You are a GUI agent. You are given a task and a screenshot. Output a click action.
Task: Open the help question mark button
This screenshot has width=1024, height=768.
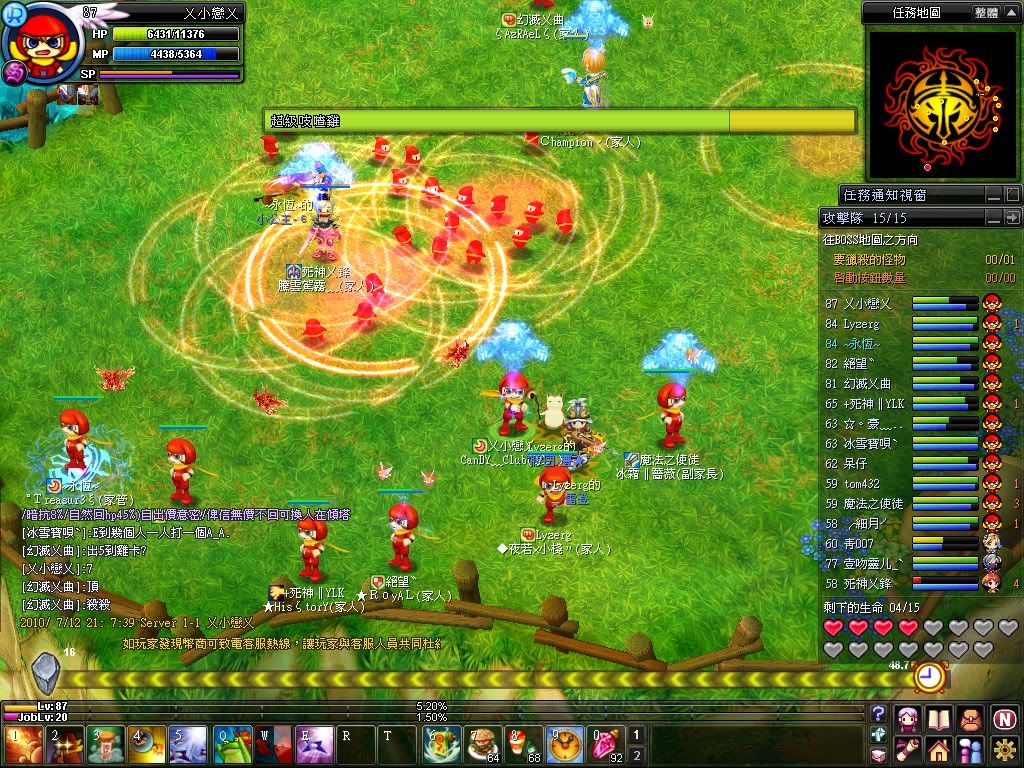click(x=878, y=714)
